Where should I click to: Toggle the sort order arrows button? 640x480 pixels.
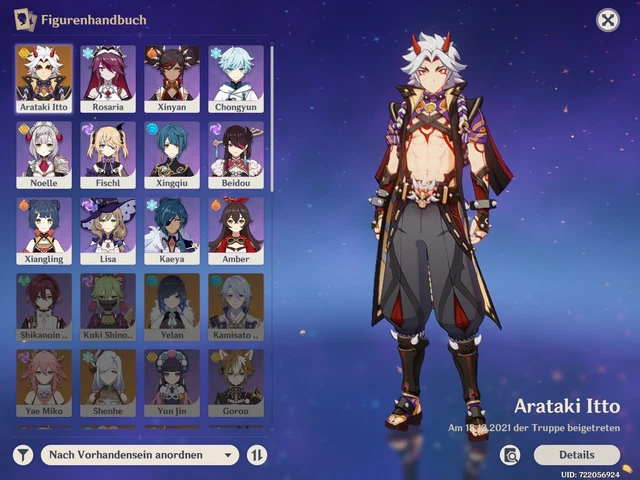[x=257, y=455]
